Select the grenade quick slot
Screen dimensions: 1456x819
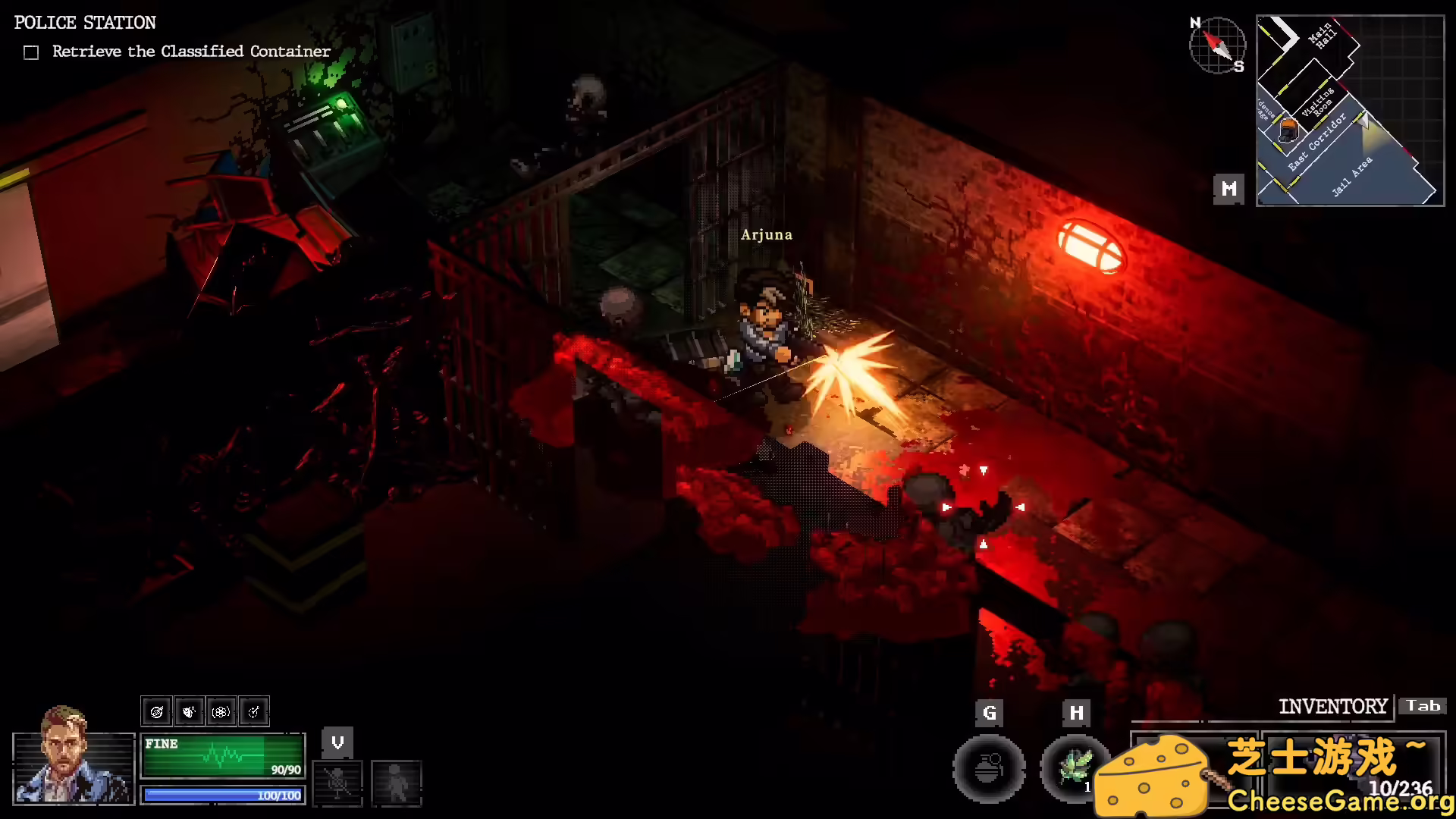pyautogui.click(x=989, y=768)
